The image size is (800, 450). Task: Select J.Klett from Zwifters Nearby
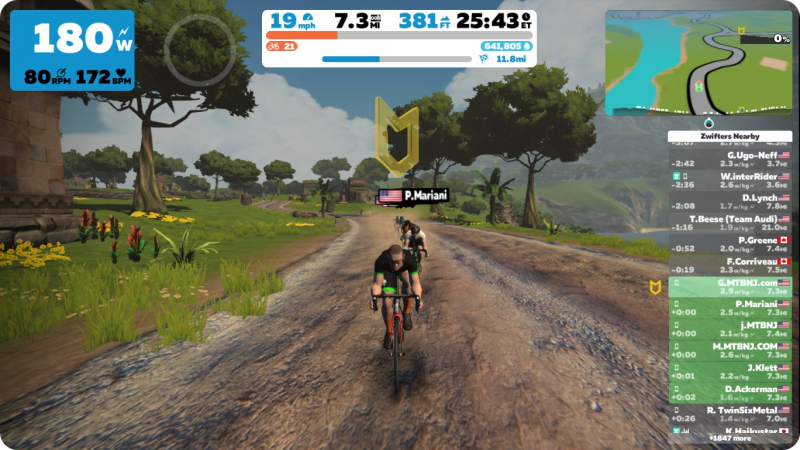pyautogui.click(x=730, y=371)
